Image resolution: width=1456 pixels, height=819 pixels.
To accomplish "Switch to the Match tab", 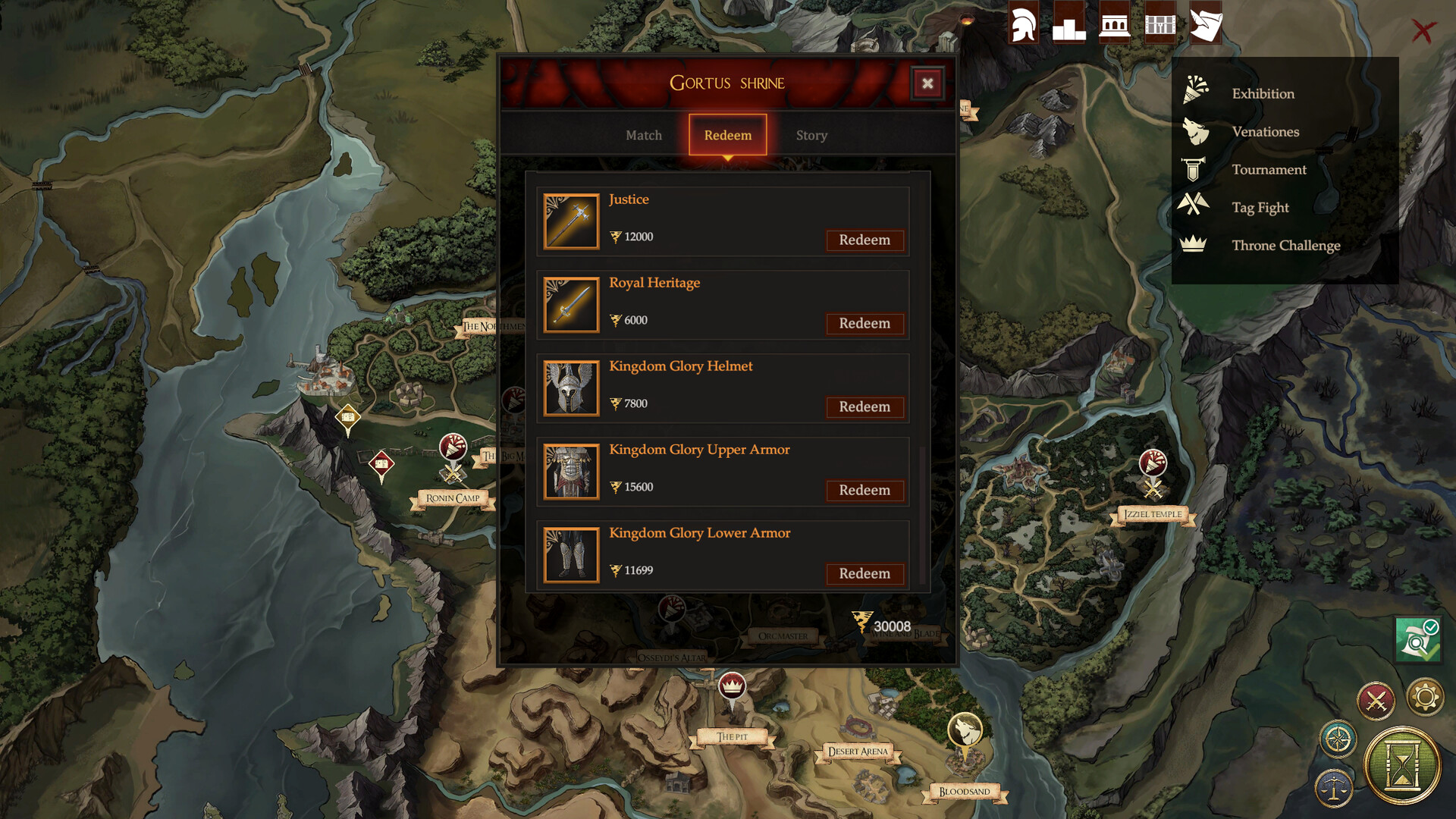I will [x=643, y=135].
